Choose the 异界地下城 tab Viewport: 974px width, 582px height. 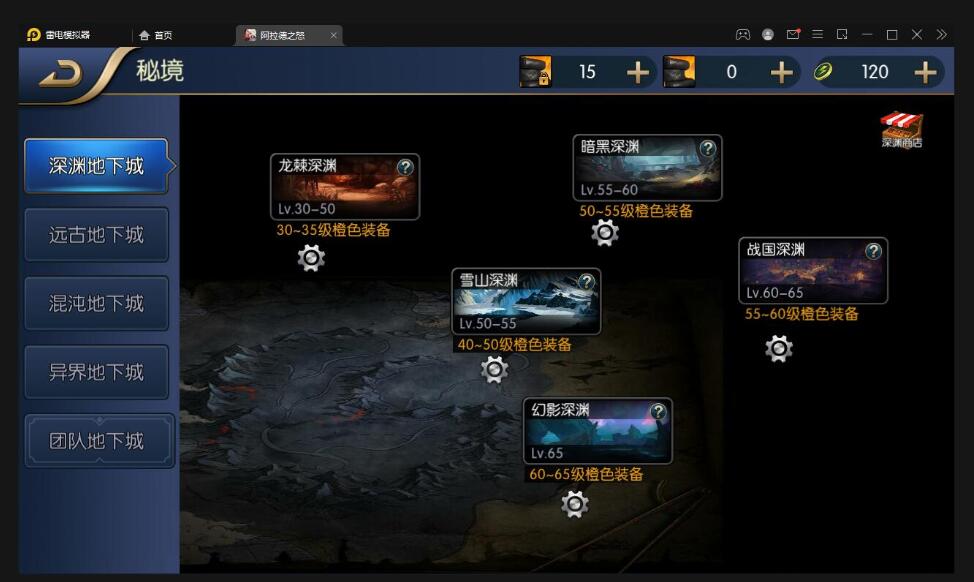point(96,372)
